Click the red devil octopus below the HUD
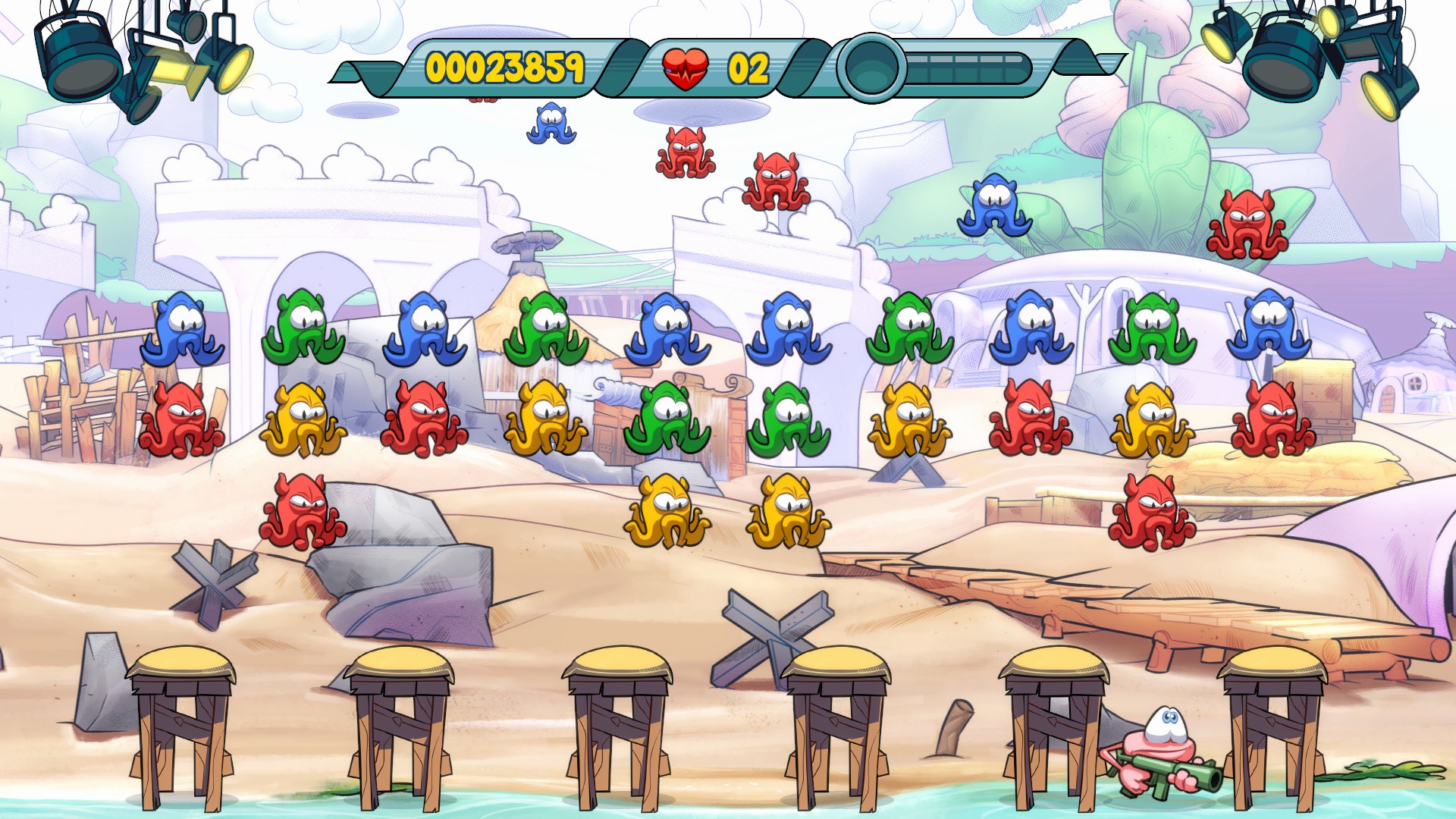 [x=686, y=152]
